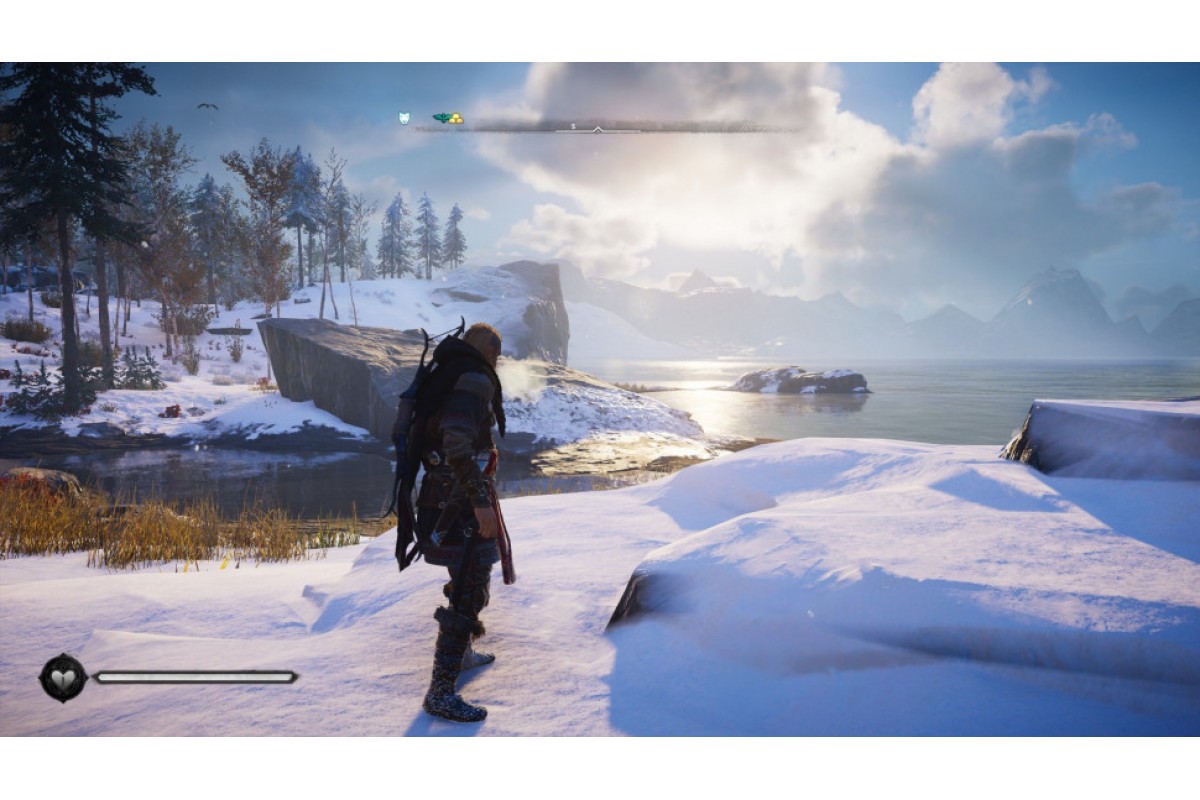This screenshot has width=1200, height=800.
Task: Click the compass heading arrow
Action: (597, 129)
